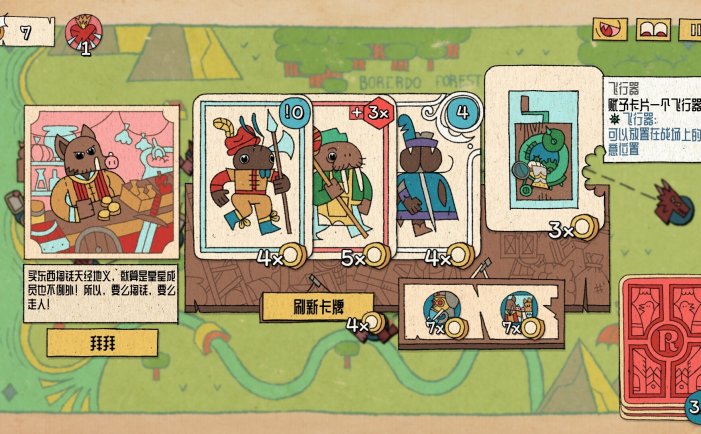The image size is (701, 434).
Task: Click the fanged mouth icon button
Action: click(610, 30)
